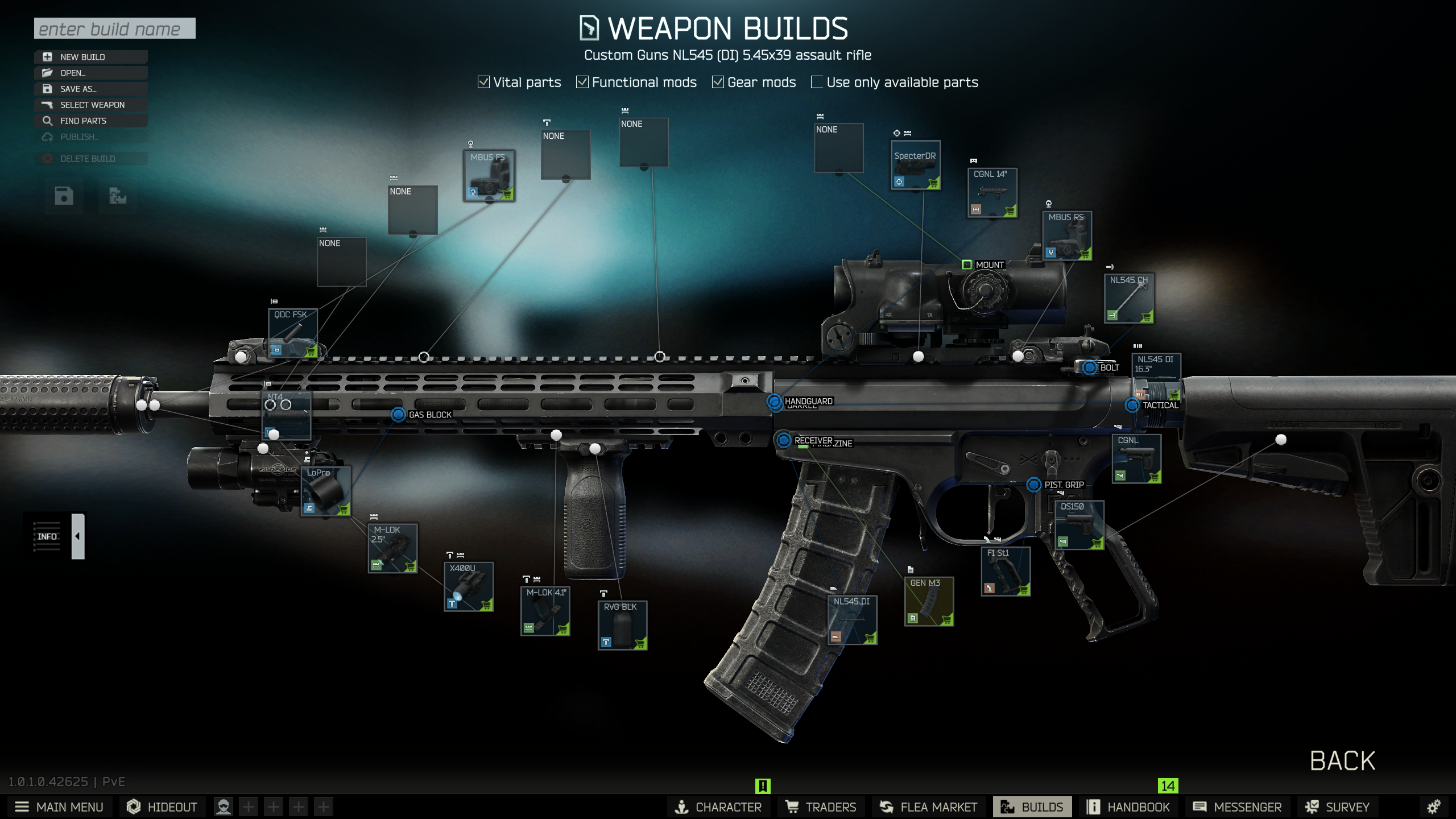Pick the GEN M3 magazine slot
This screenshot has height=819, width=1456.
point(929,601)
